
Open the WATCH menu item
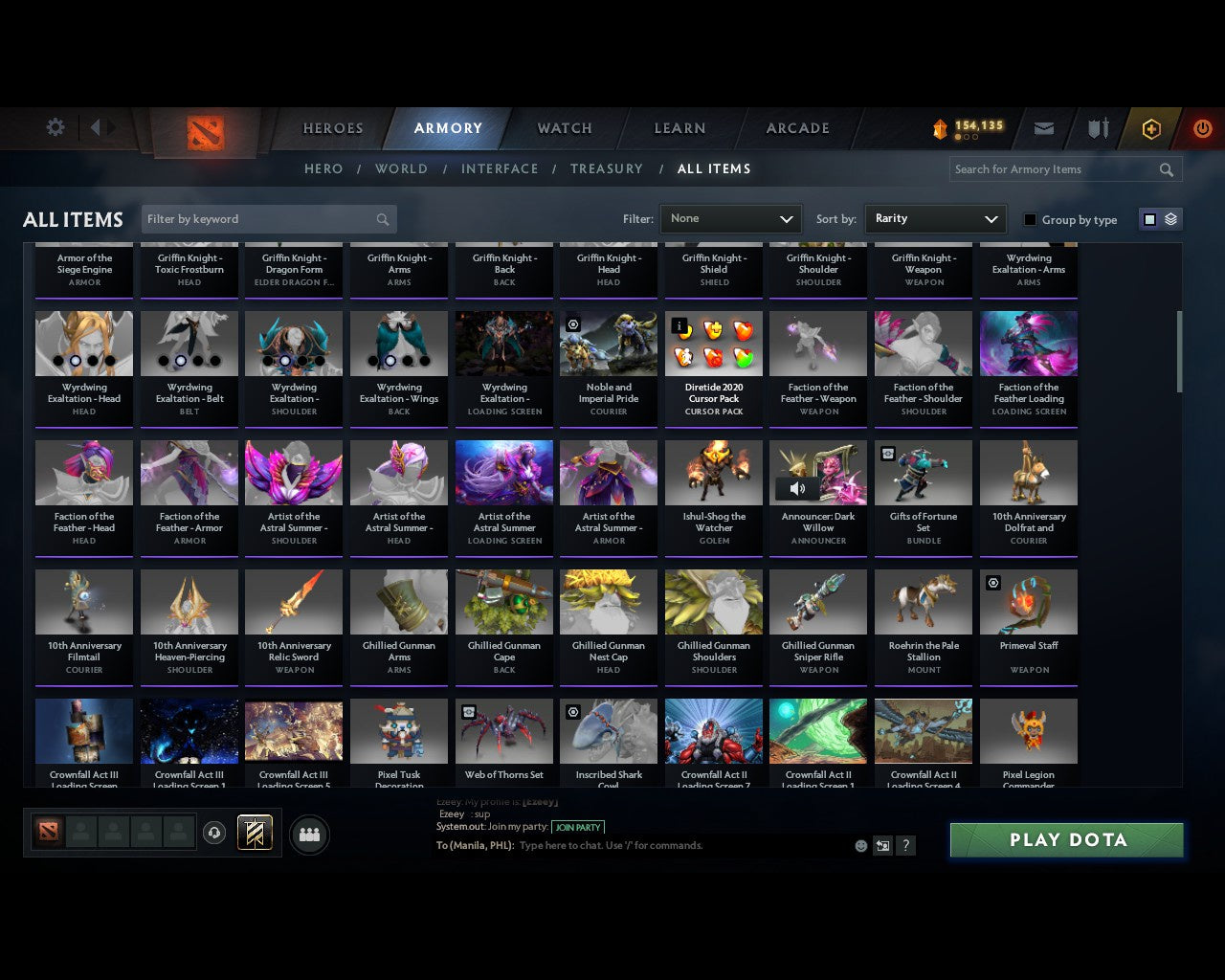tap(563, 128)
